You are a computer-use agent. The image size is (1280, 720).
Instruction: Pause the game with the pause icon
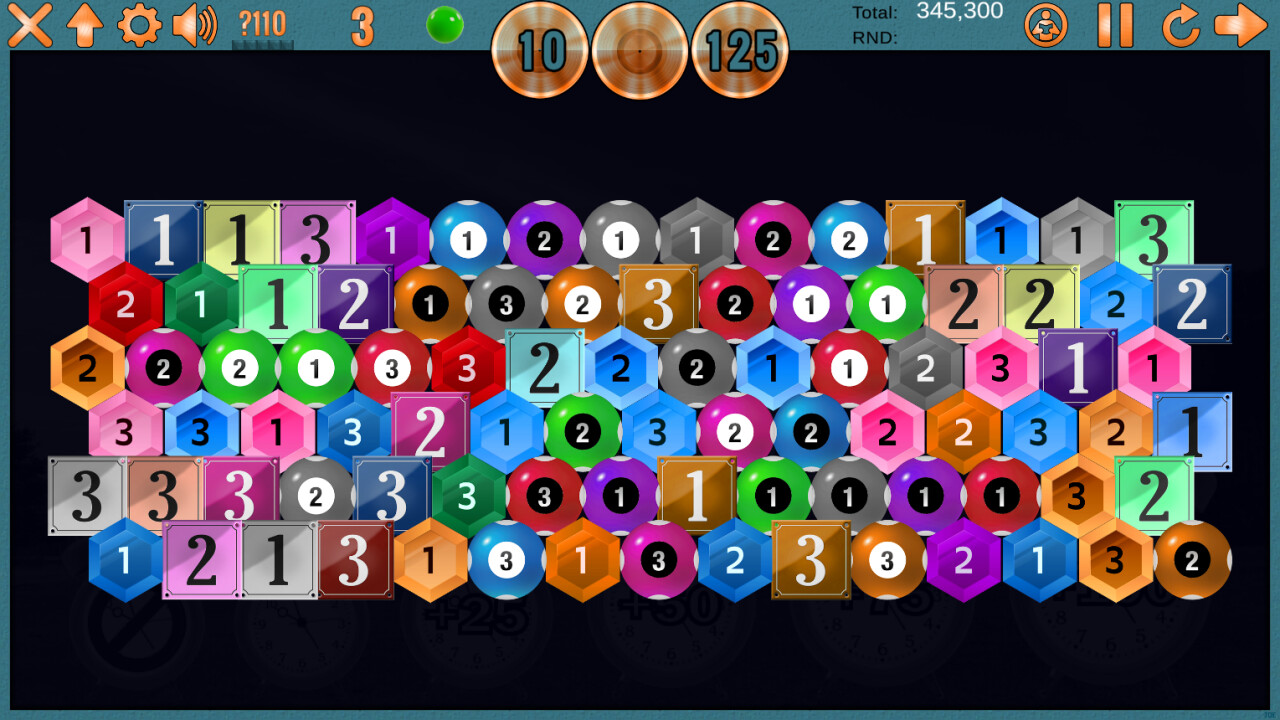(x=1116, y=28)
